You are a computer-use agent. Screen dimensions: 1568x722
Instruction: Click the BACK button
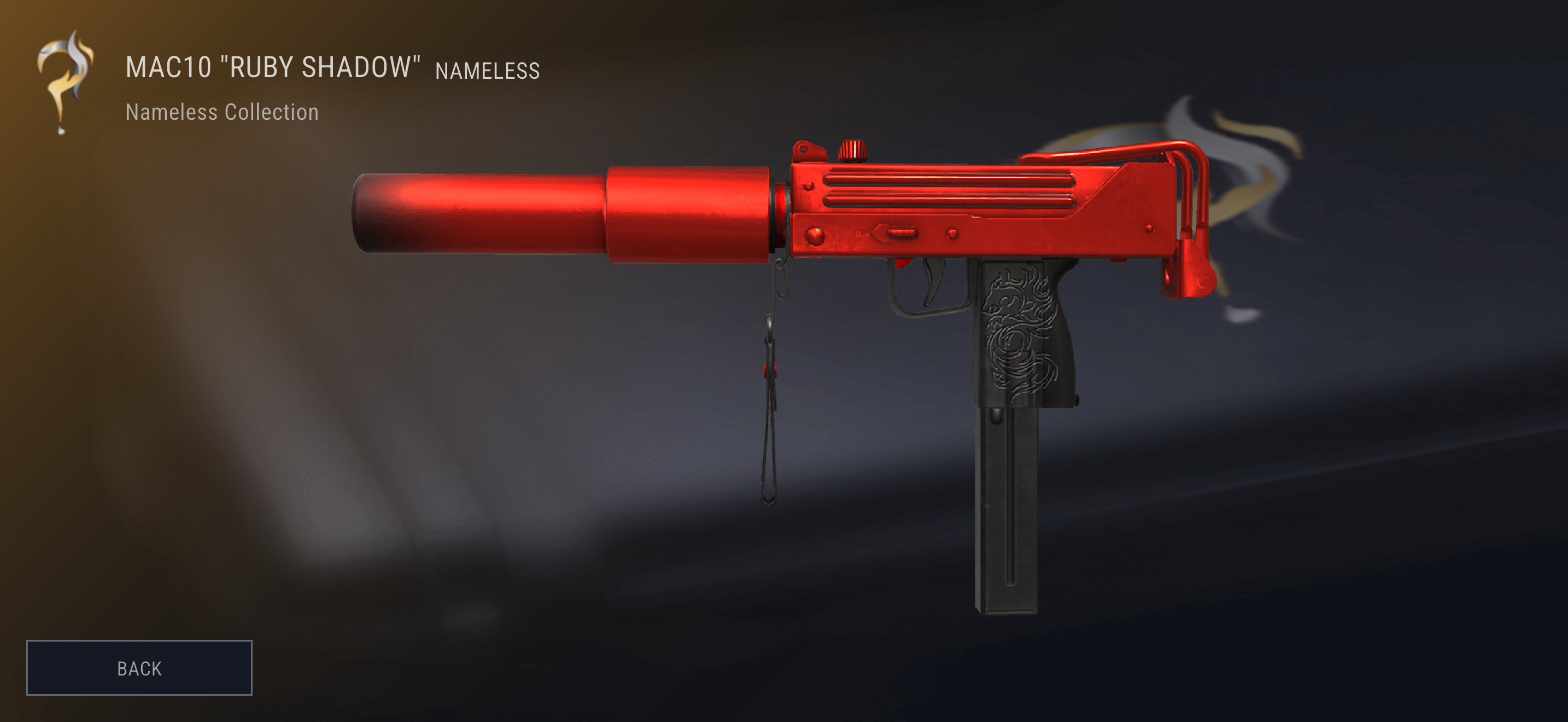pos(139,668)
